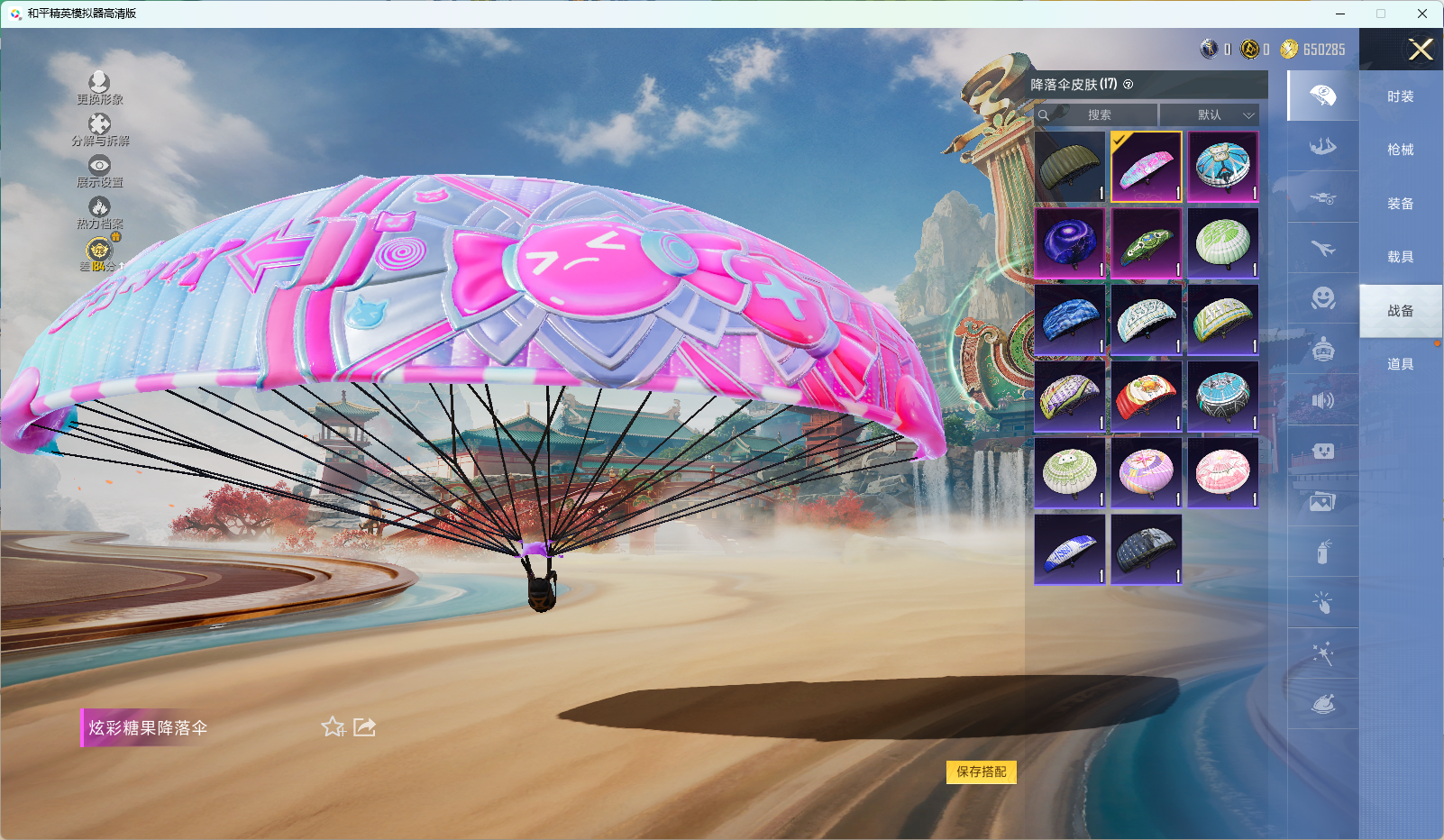The image size is (1444, 840).
Task: Open 分解与拆解 dismantle option
Action: tap(99, 130)
